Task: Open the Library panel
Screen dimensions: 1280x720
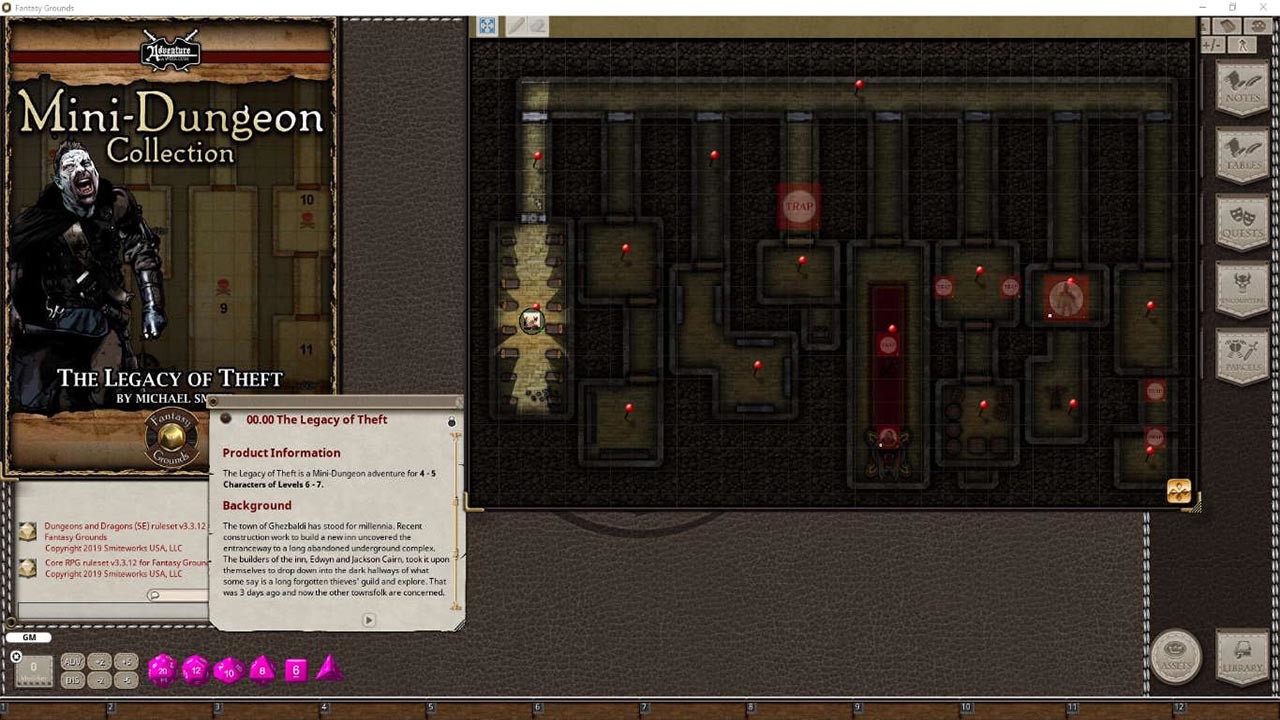Action: [x=1240, y=657]
